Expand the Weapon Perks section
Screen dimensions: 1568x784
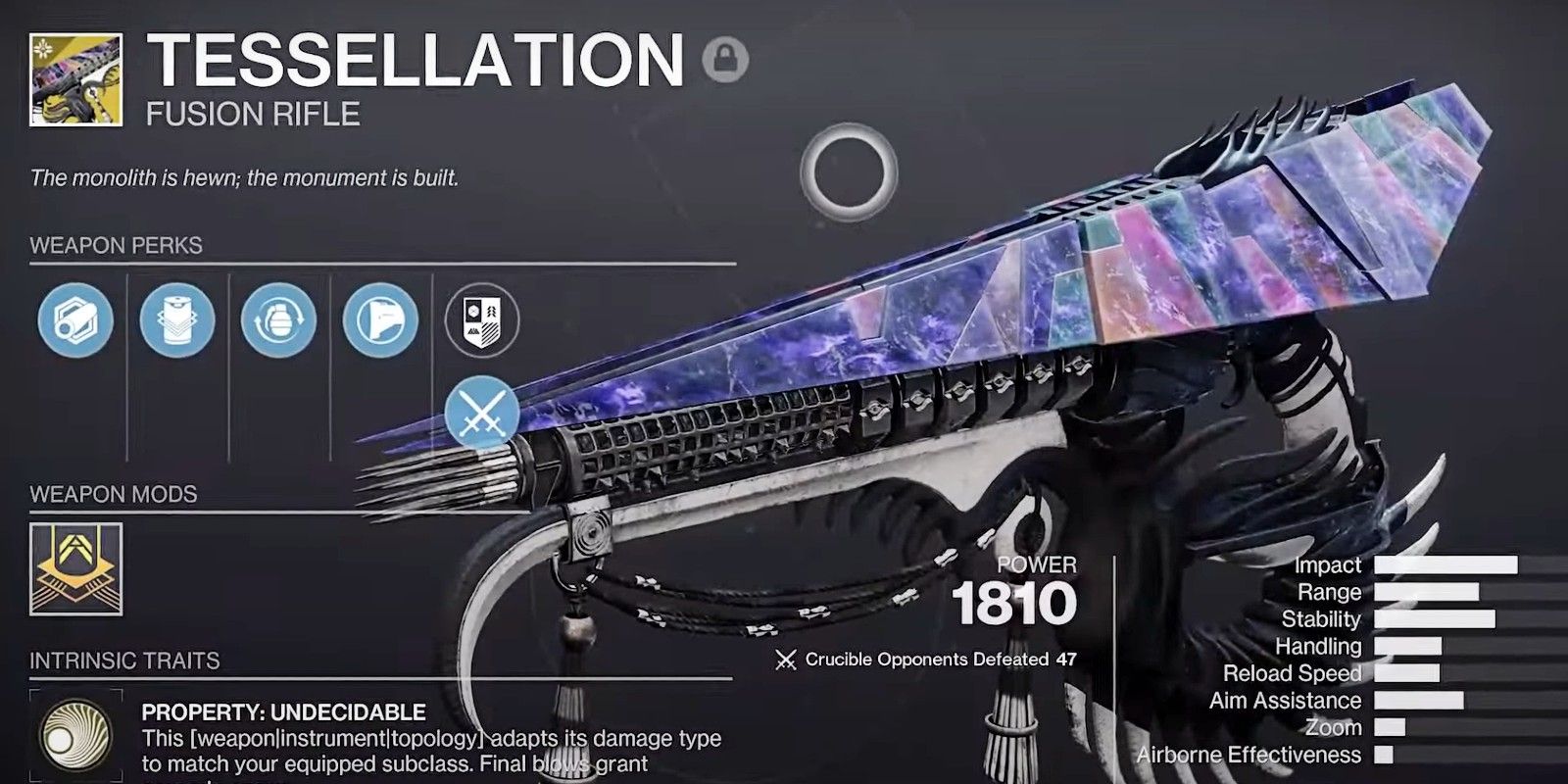point(118,243)
